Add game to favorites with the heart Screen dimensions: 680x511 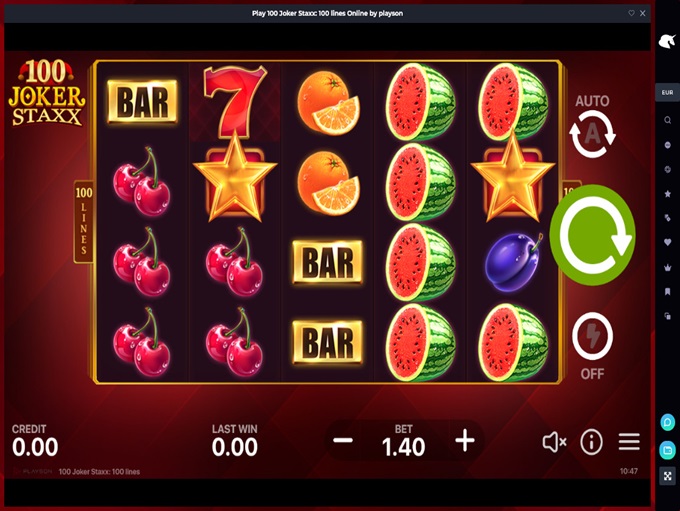(631, 13)
